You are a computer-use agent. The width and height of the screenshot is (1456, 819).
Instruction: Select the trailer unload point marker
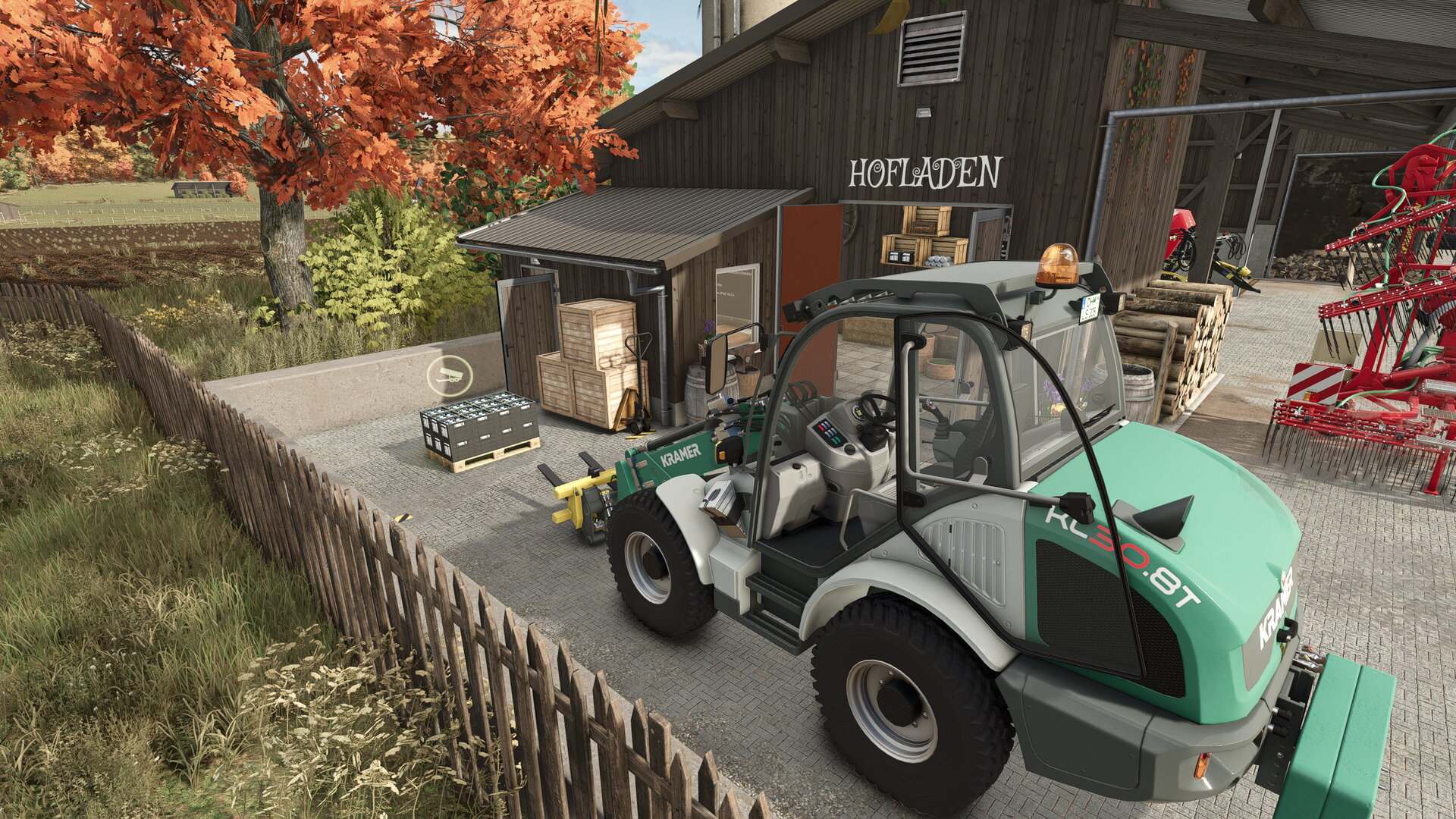pyautogui.click(x=450, y=375)
